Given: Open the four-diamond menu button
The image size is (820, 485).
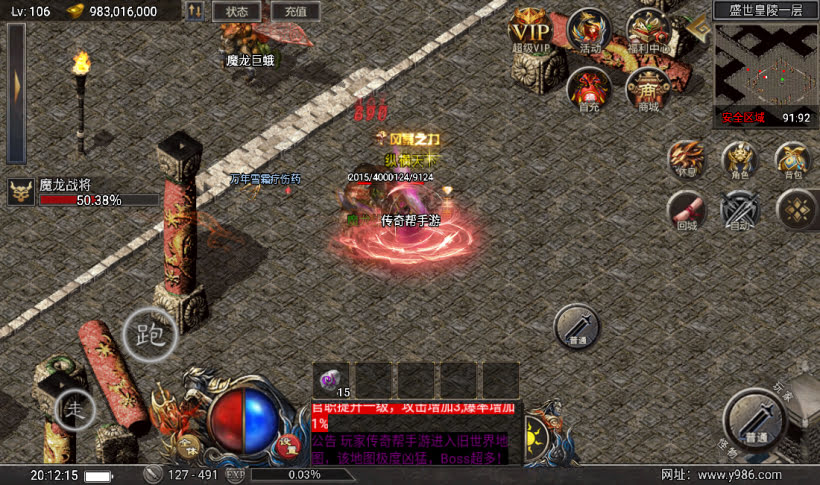Looking at the screenshot, I should click(x=796, y=208).
